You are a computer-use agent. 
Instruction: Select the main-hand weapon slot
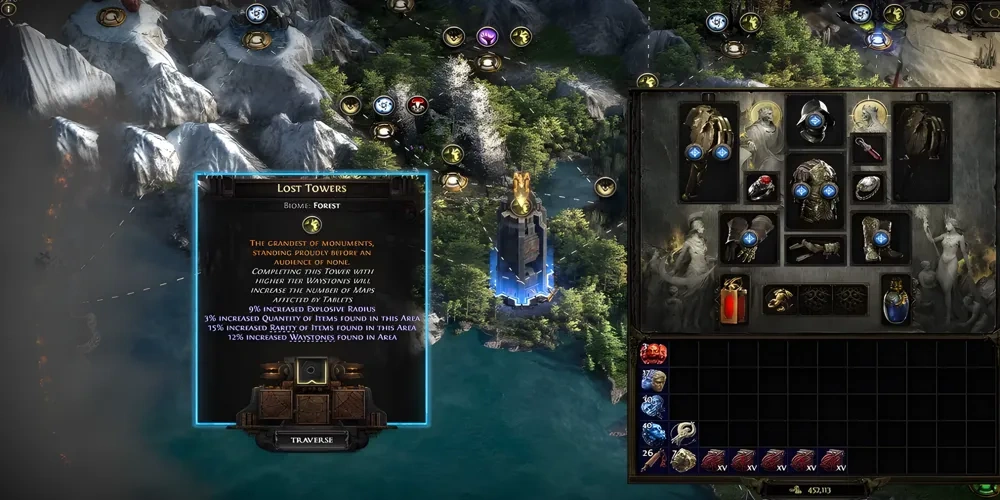pos(708,151)
